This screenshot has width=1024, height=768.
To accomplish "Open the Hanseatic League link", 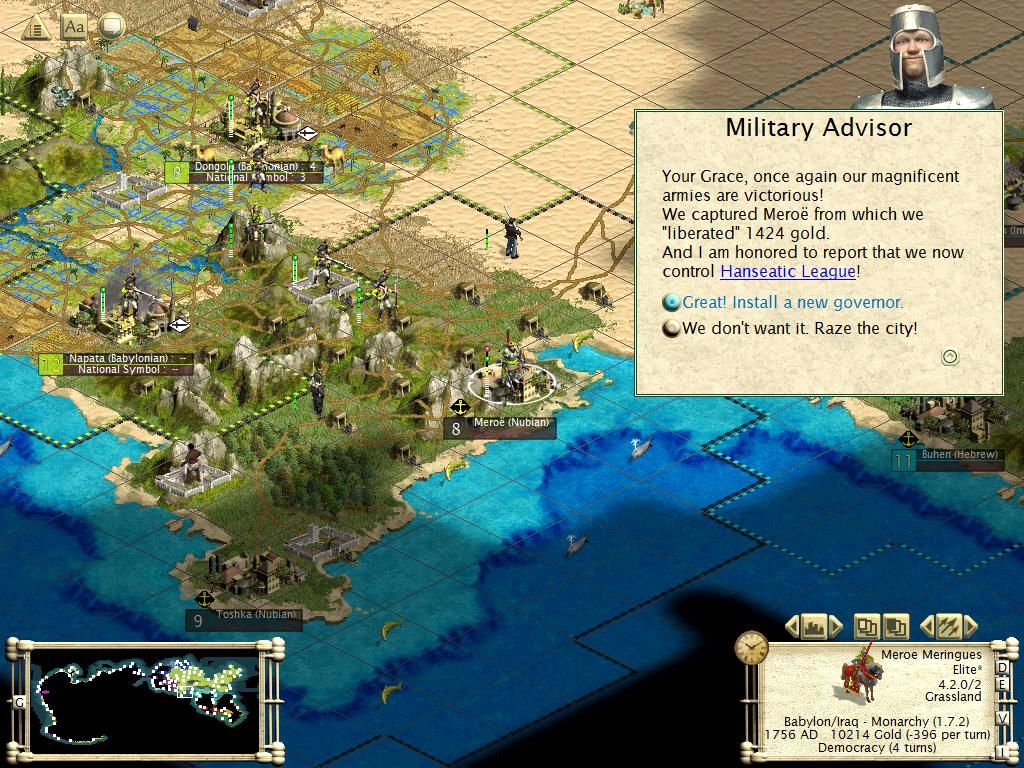I will (x=788, y=271).
